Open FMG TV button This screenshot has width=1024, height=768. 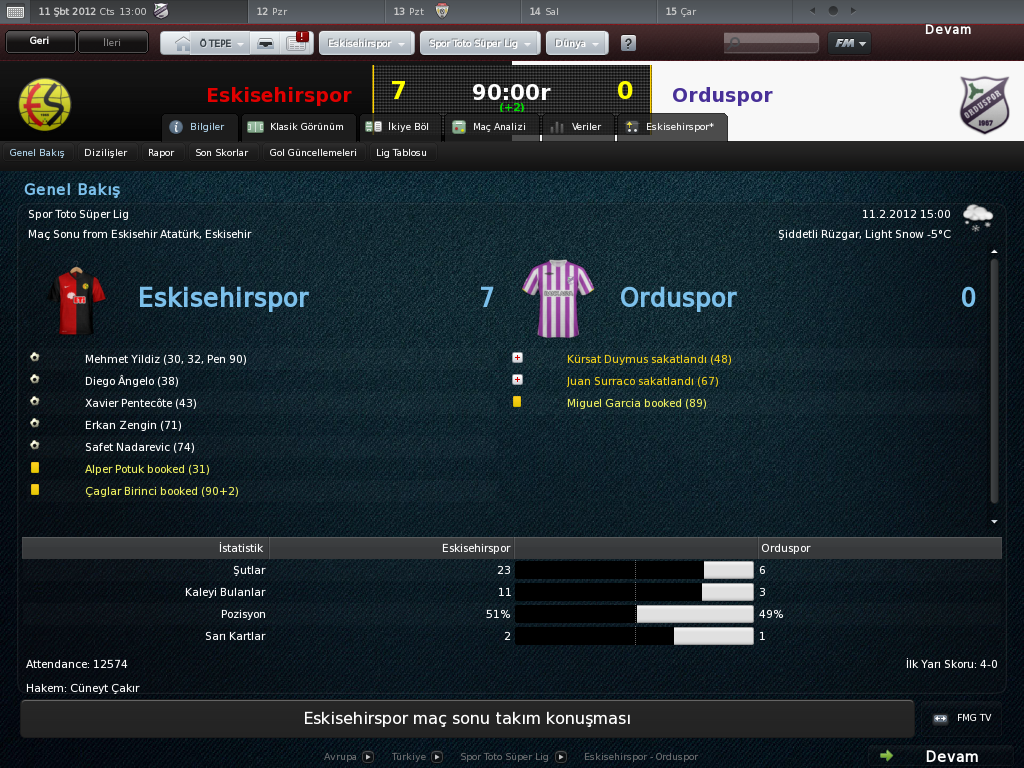pos(963,718)
